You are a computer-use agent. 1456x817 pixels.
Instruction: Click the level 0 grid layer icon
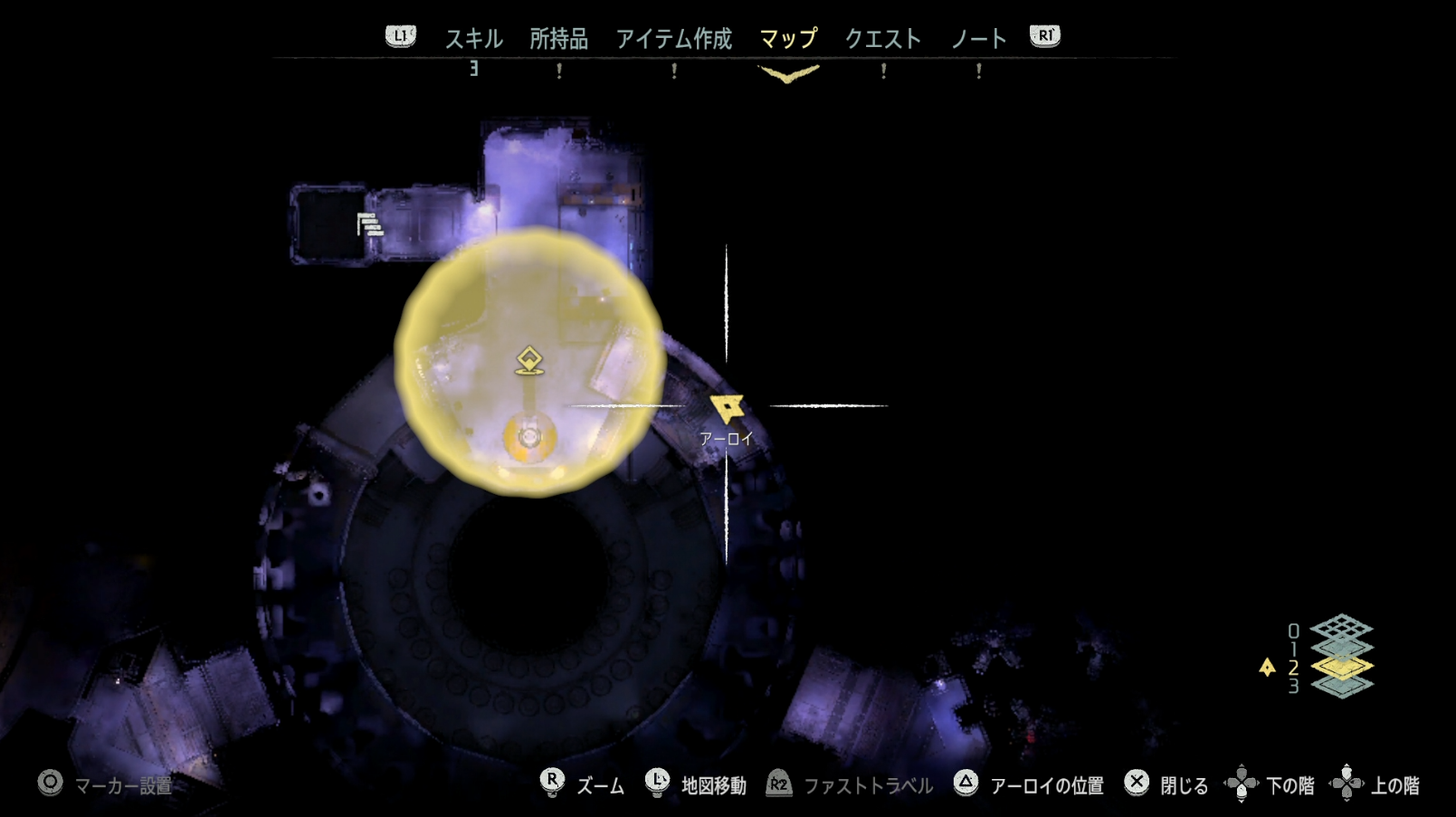[1342, 628]
